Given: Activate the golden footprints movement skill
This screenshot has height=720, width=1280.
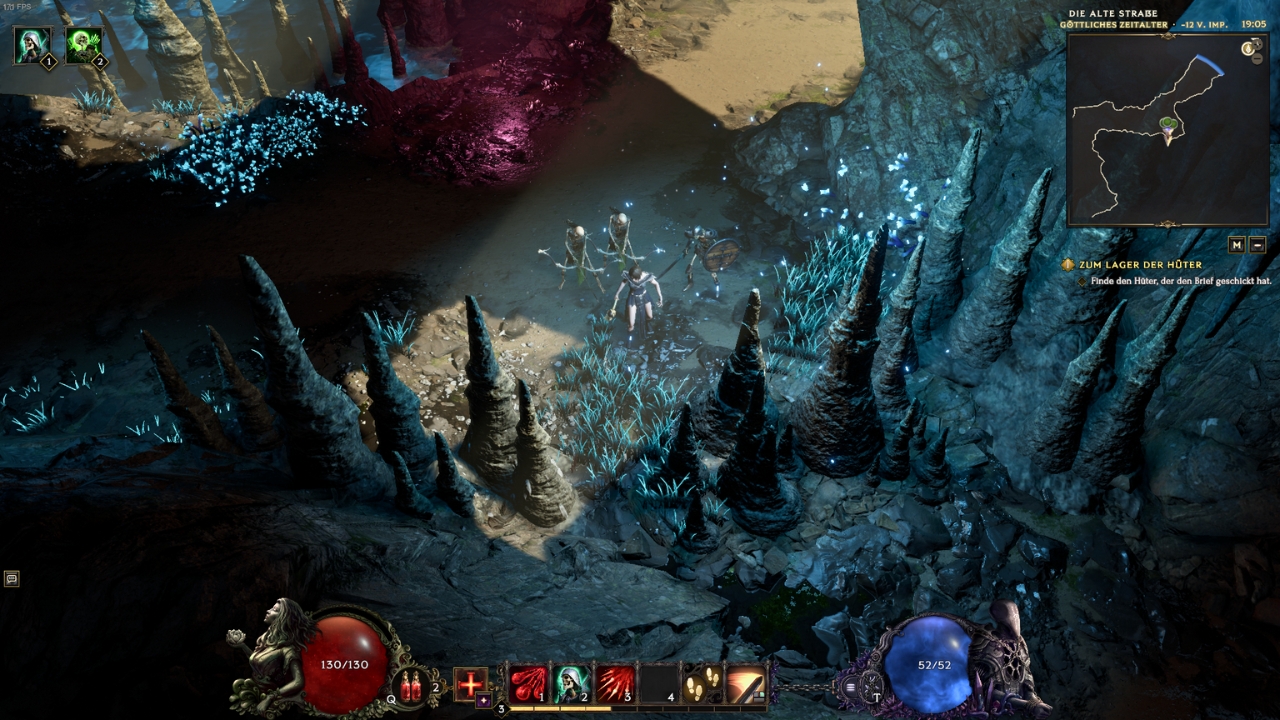Looking at the screenshot, I should [x=703, y=684].
